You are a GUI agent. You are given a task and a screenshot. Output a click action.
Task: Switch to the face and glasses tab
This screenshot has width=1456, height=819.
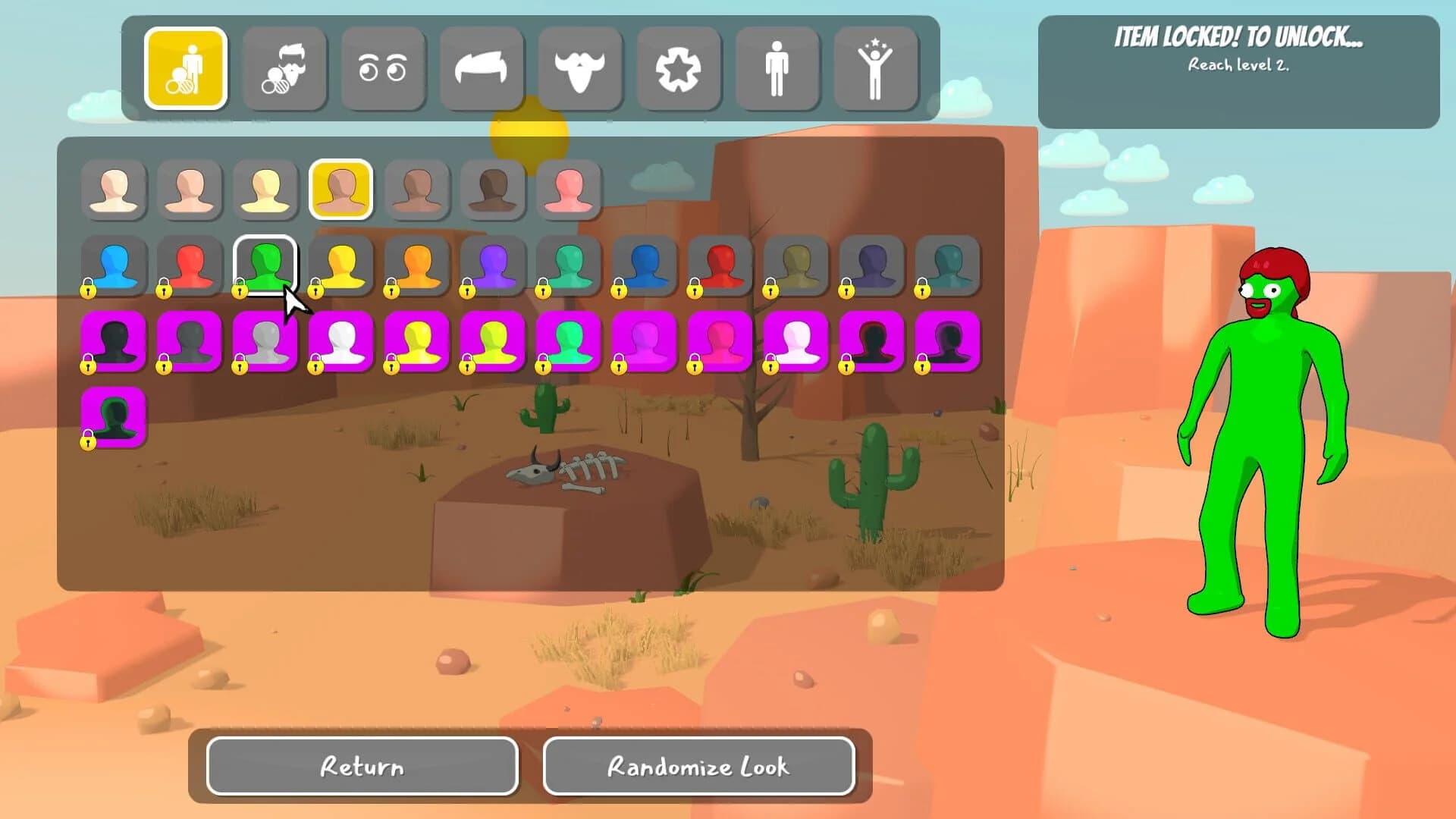click(285, 68)
